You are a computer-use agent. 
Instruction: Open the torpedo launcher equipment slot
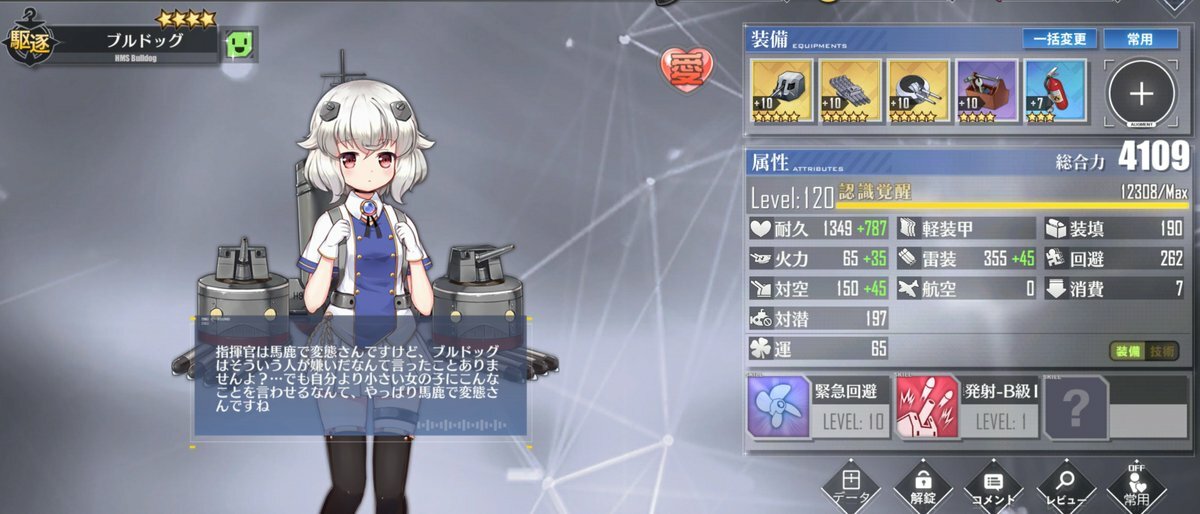click(851, 91)
